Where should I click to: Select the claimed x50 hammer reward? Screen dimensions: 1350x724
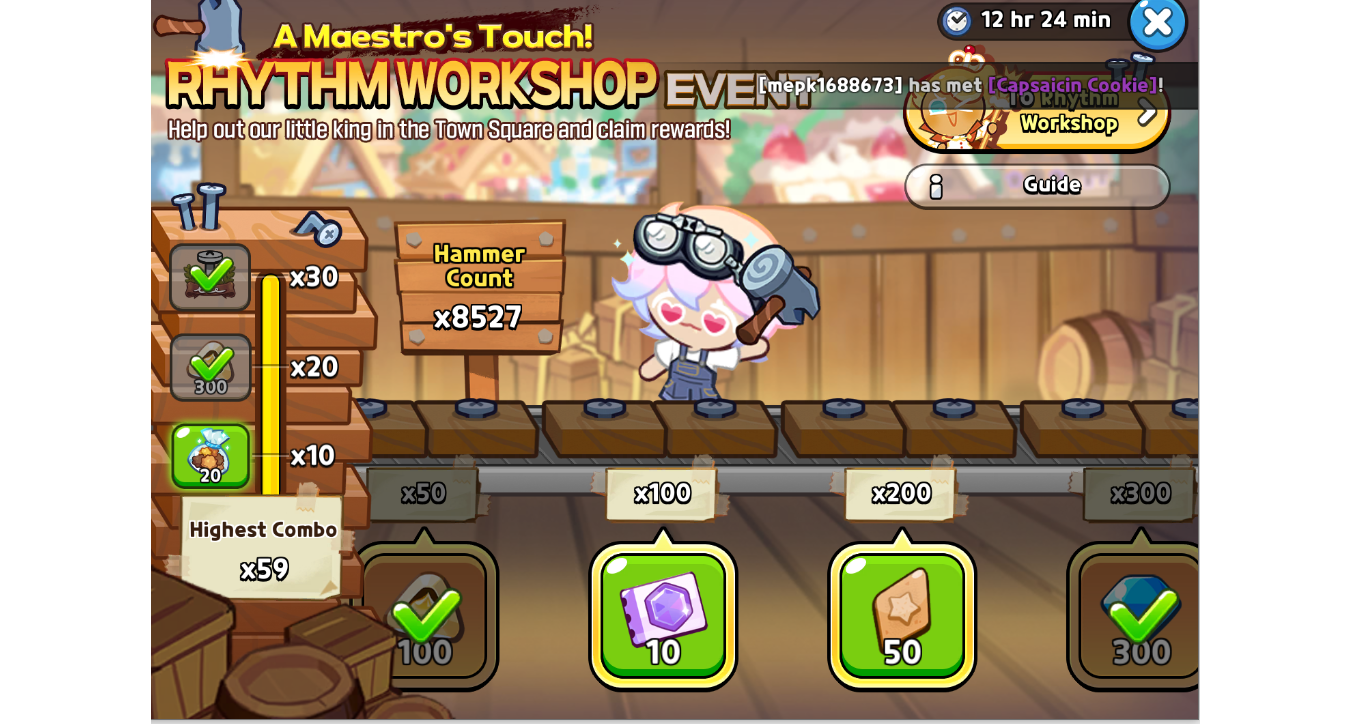point(425,616)
